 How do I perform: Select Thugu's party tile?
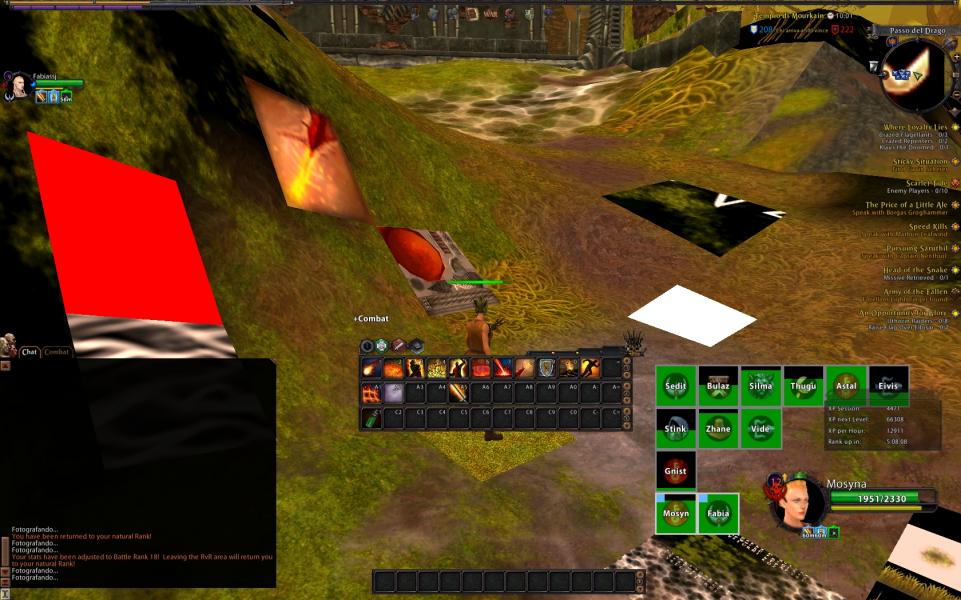click(x=803, y=386)
